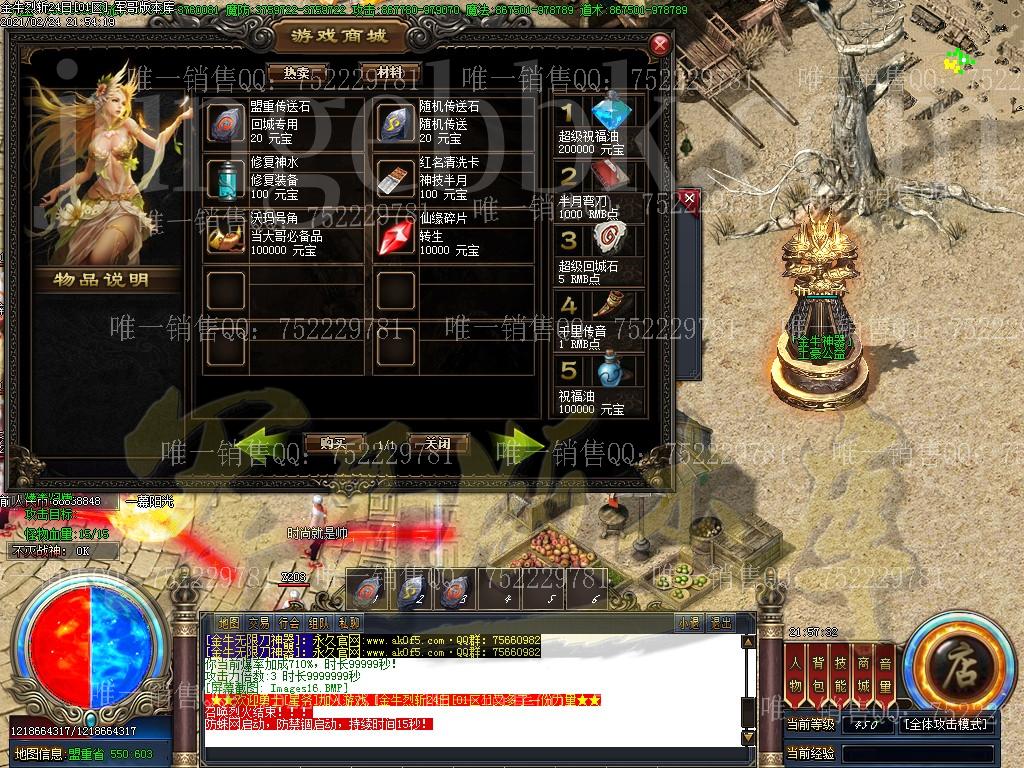Open the 技能 skills banner
Screen dimensions: 1024x768
click(x=841, y=674)
